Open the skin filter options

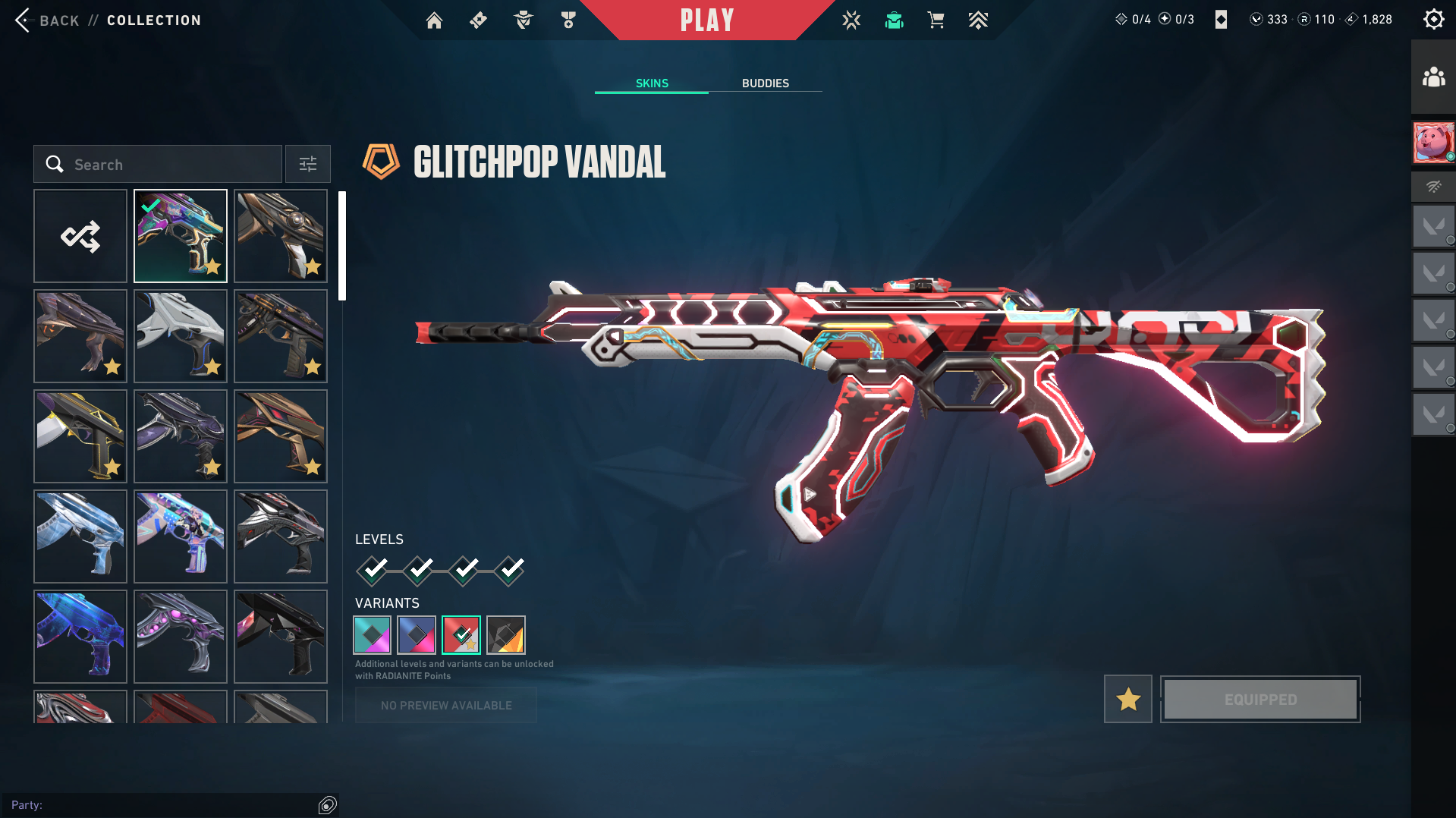point(308,165)
